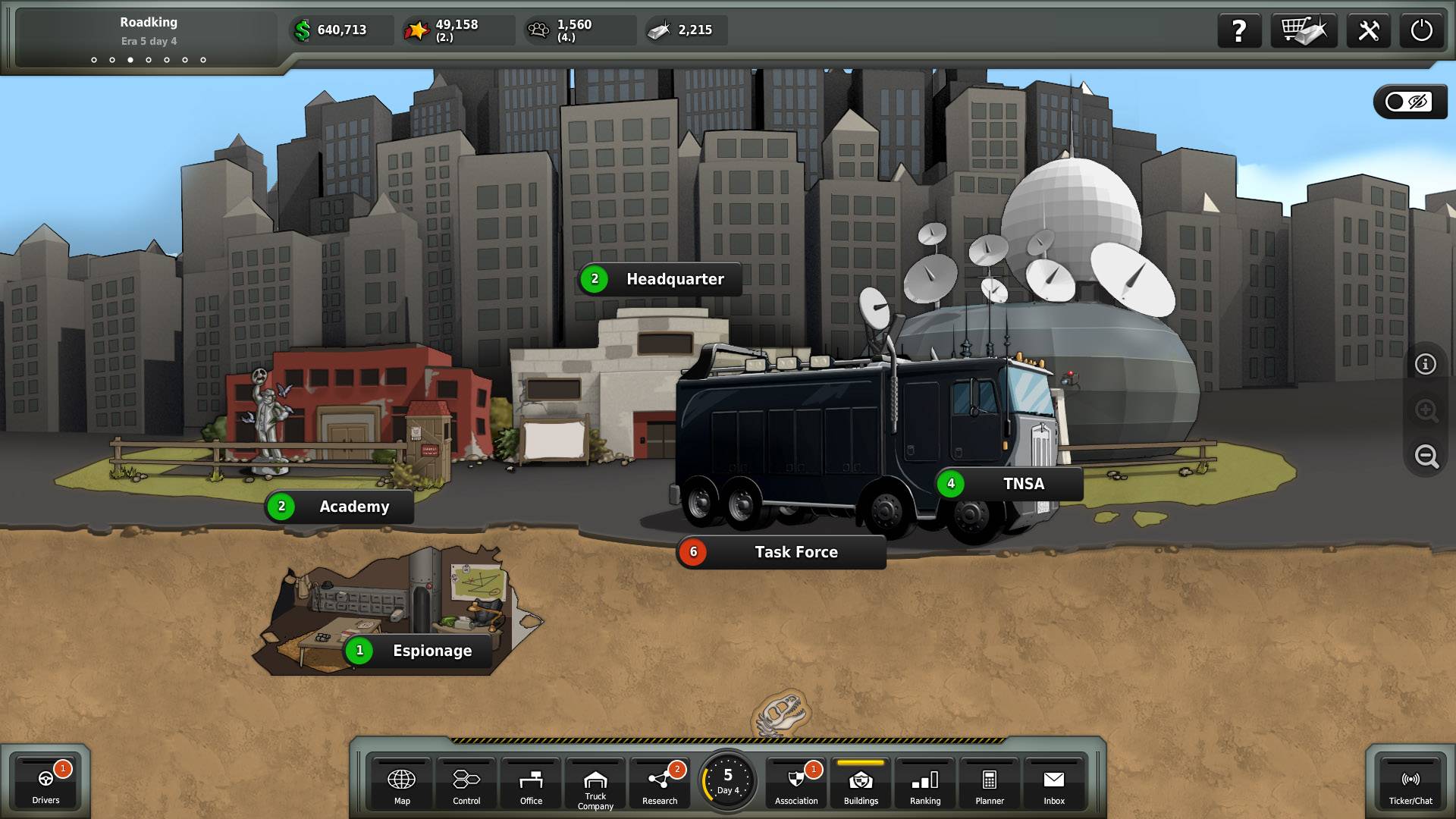Screen dimensions: 1456x819
Task: Open the Truck Company screen
Action: coord(595,786)
